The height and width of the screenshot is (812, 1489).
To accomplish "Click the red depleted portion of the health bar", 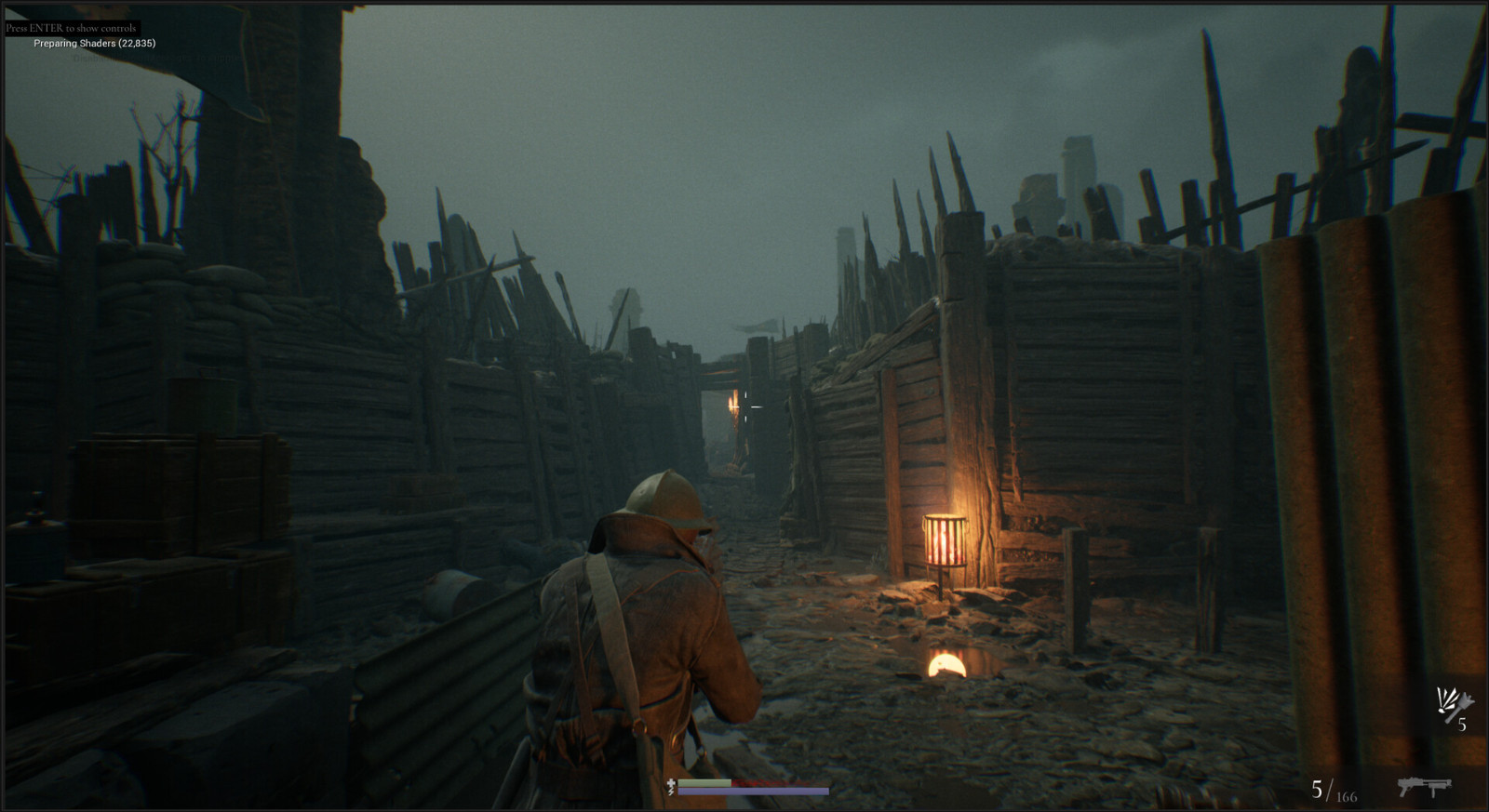I will point(772,782).
